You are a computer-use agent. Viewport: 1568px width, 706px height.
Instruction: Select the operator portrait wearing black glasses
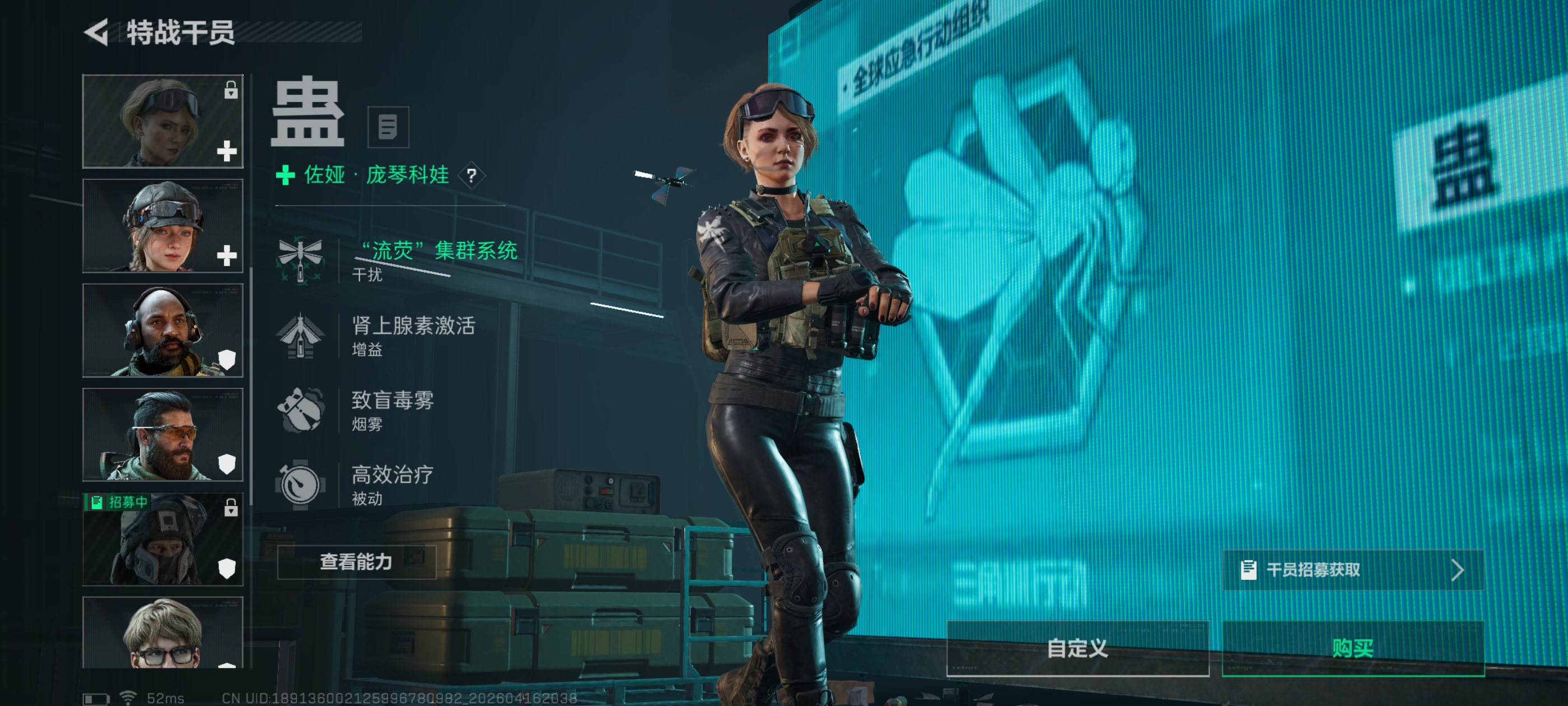click(162, 634)
